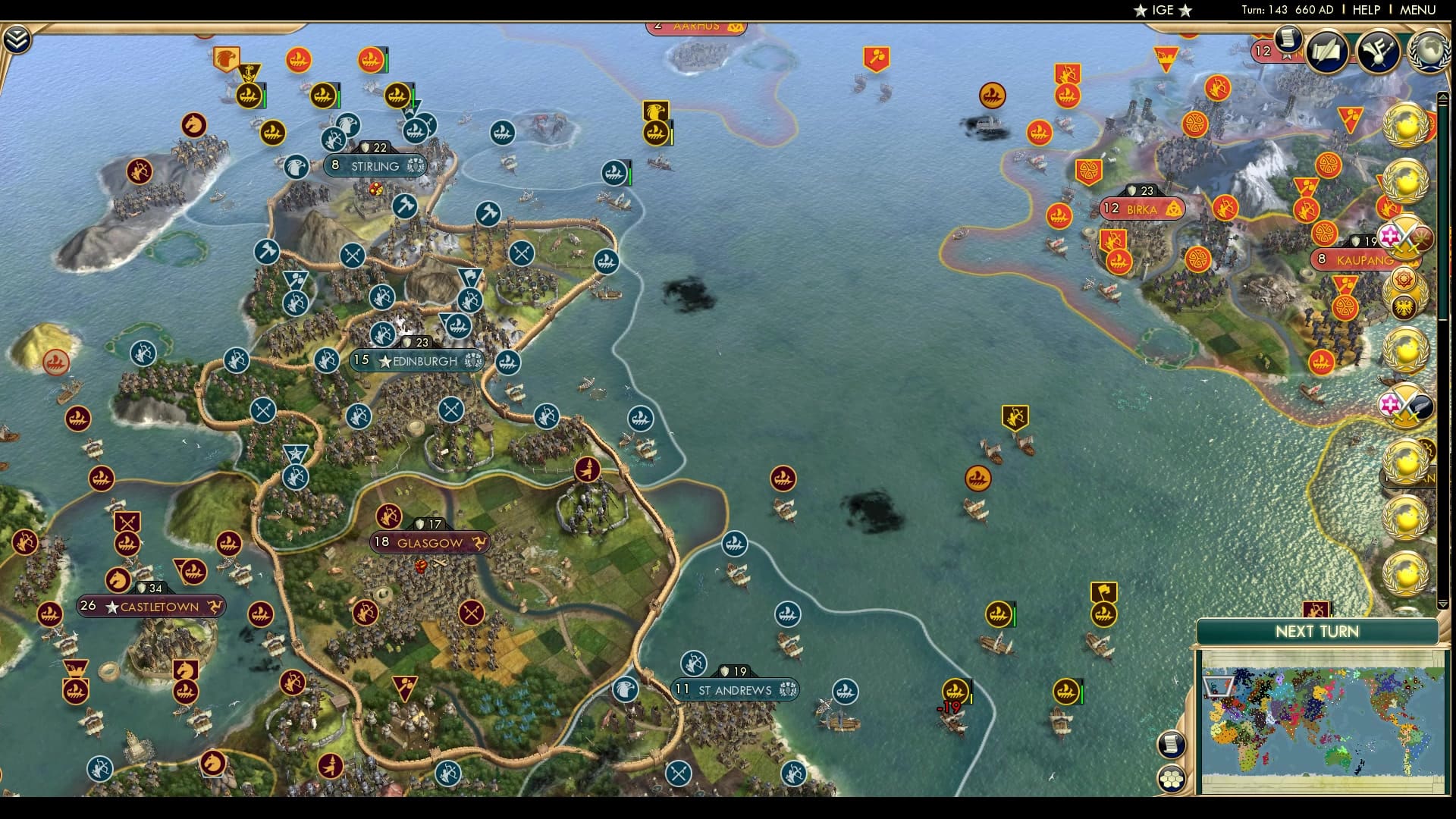Image resolution: width=1456 pixels, height=819 pixels.
Task: Select the trireme ship icon near St Andrews
Action: 845,692
